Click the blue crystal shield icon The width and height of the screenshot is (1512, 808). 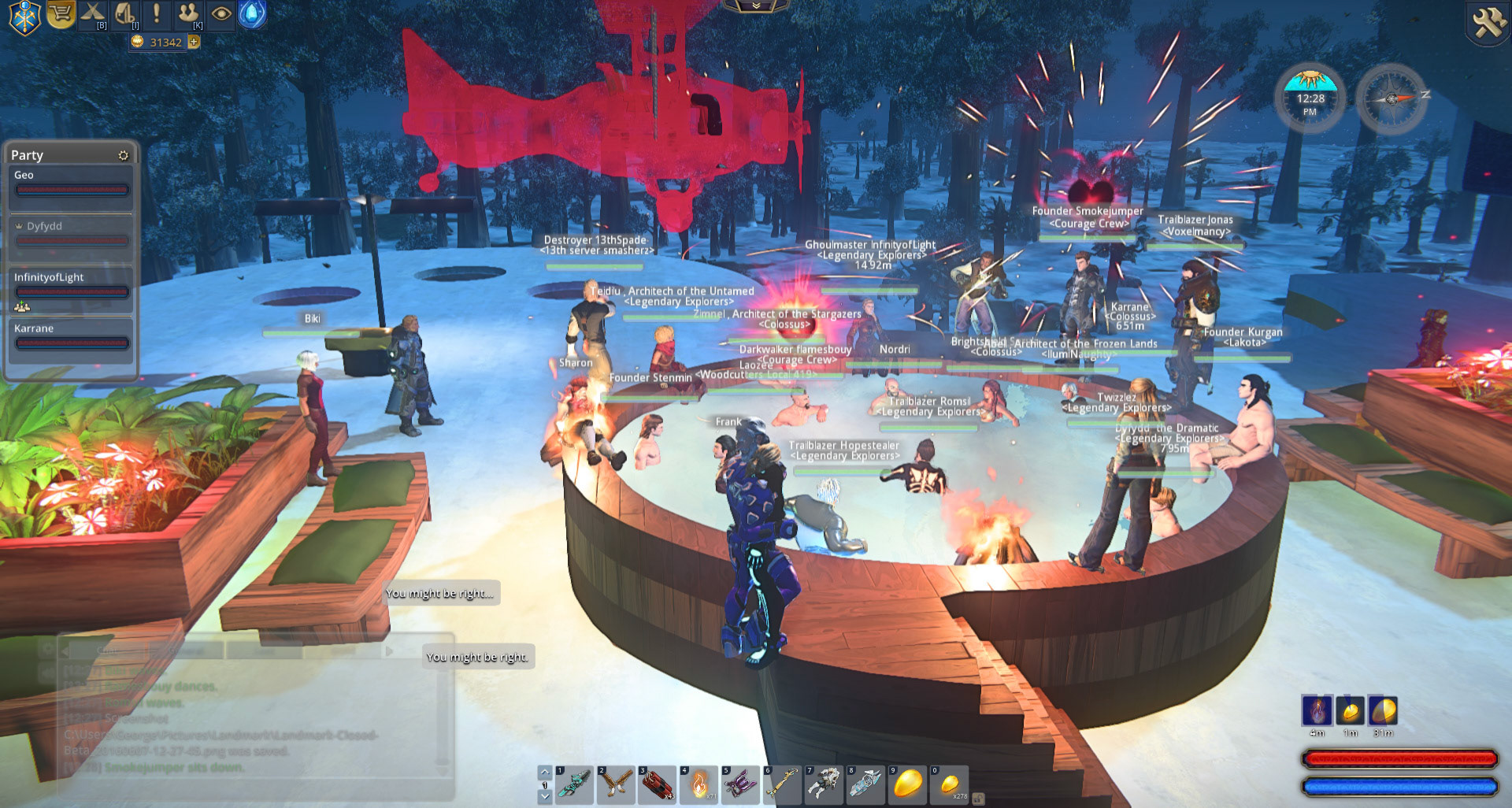(x=252, y=14)
